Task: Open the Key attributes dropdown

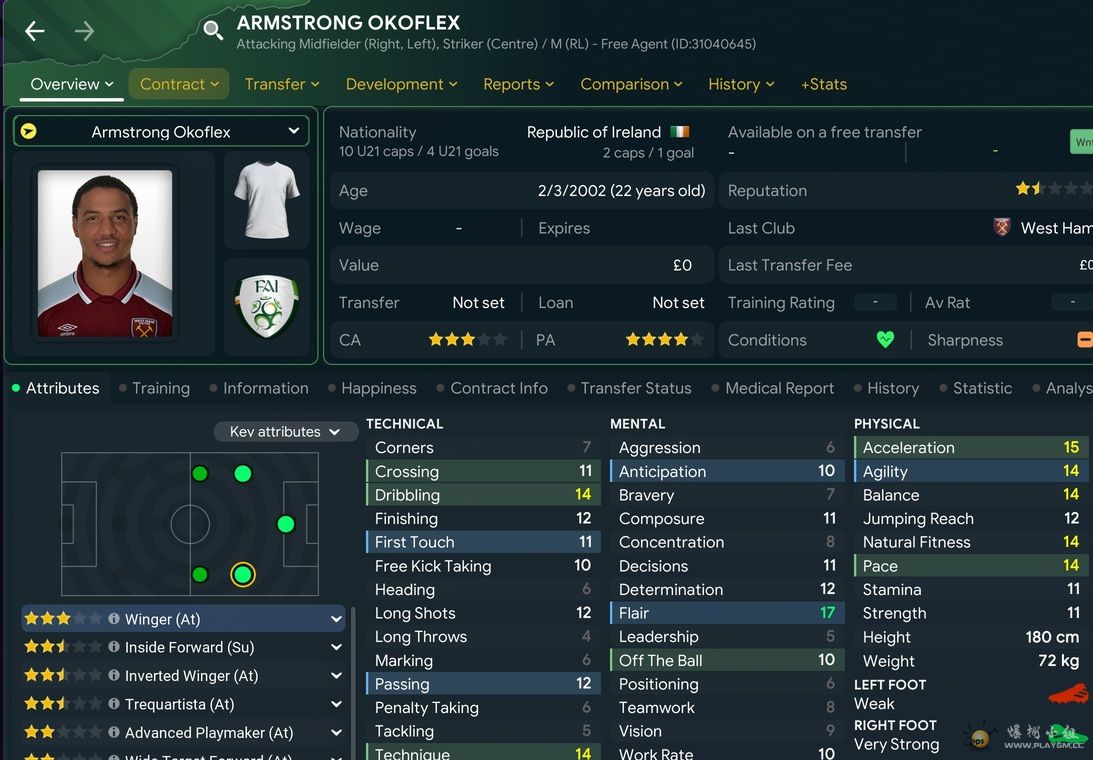Action: coord(285,432)
